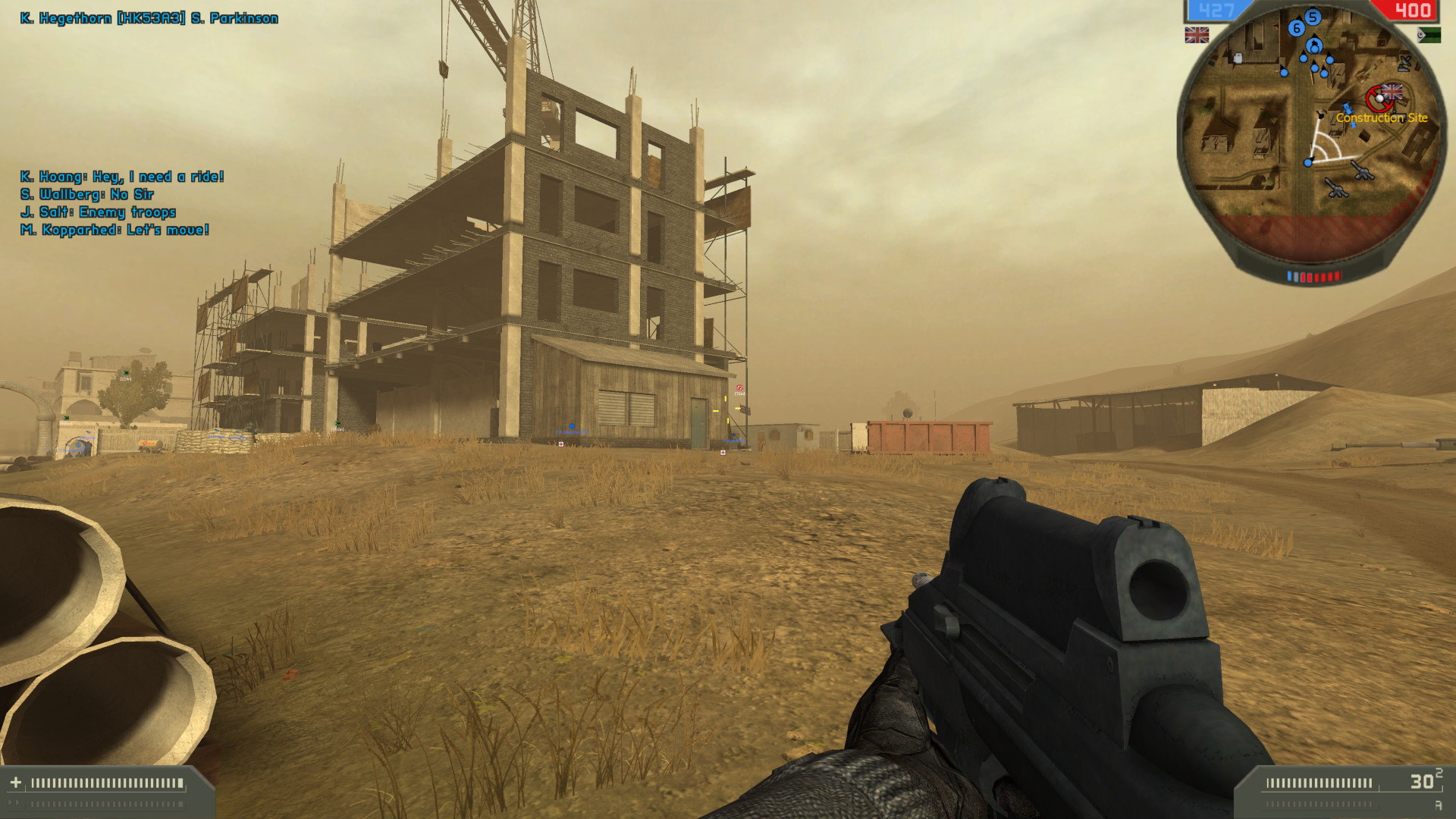Click the ammo count showing 30

pyautogui.click(x=1423, y=780)
